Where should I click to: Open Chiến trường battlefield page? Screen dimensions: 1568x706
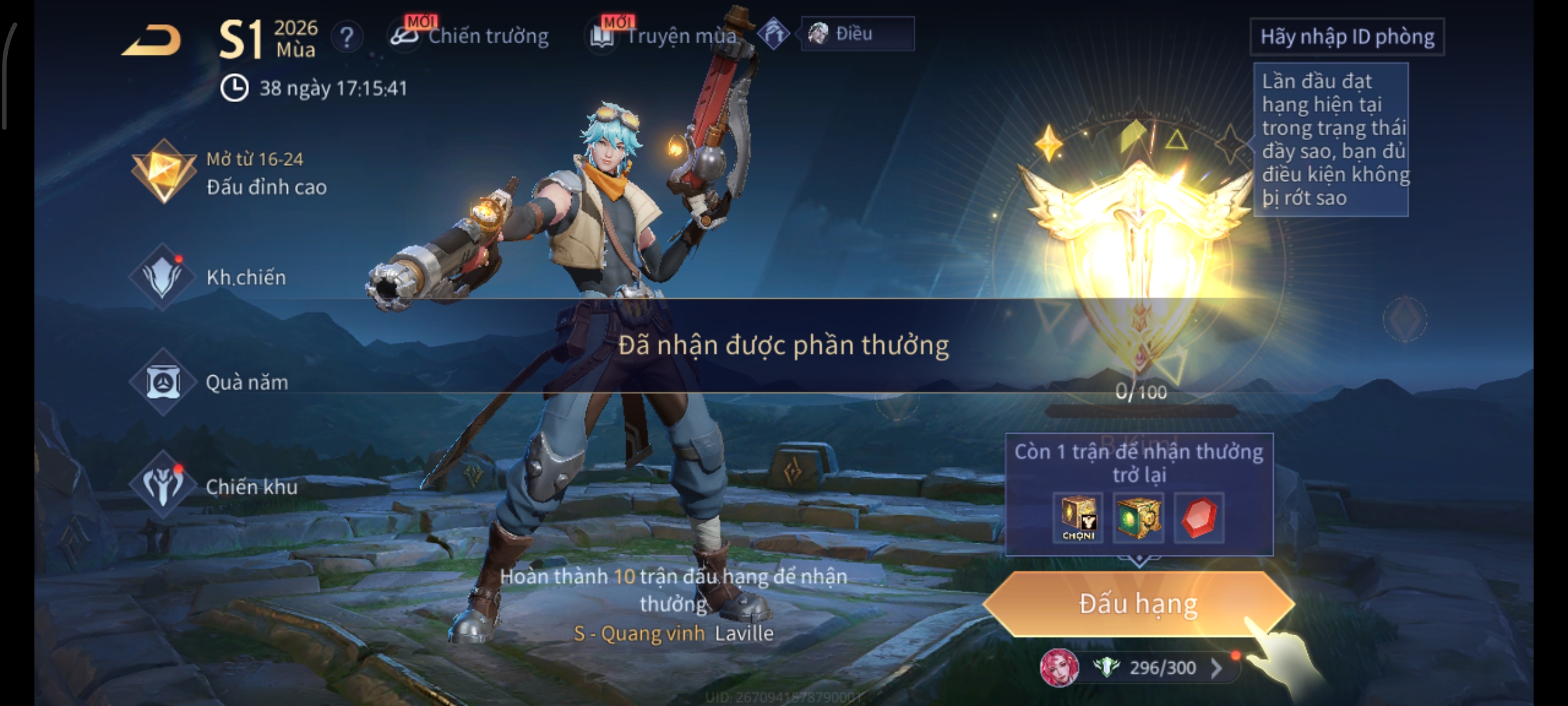coord(470,36)
